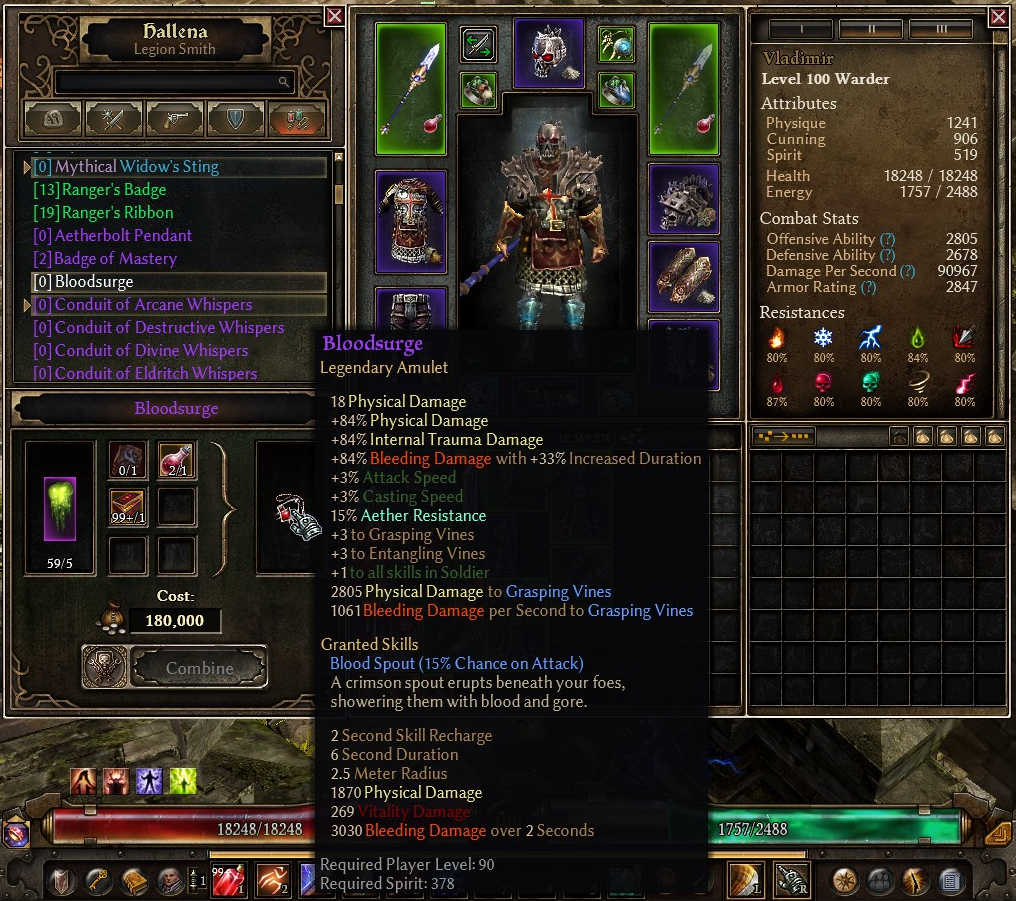Close the Hallena Legion Smith crafting window

[x=334, y=16]
